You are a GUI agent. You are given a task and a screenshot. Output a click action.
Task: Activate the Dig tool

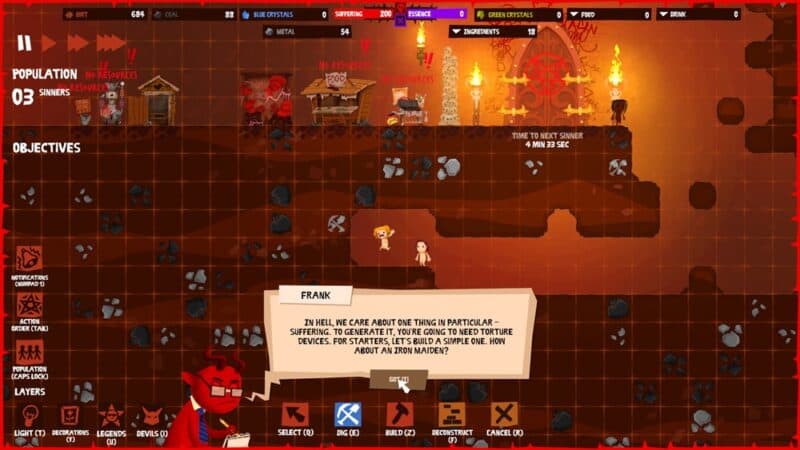pyautogui.click(x=347, y=415)
